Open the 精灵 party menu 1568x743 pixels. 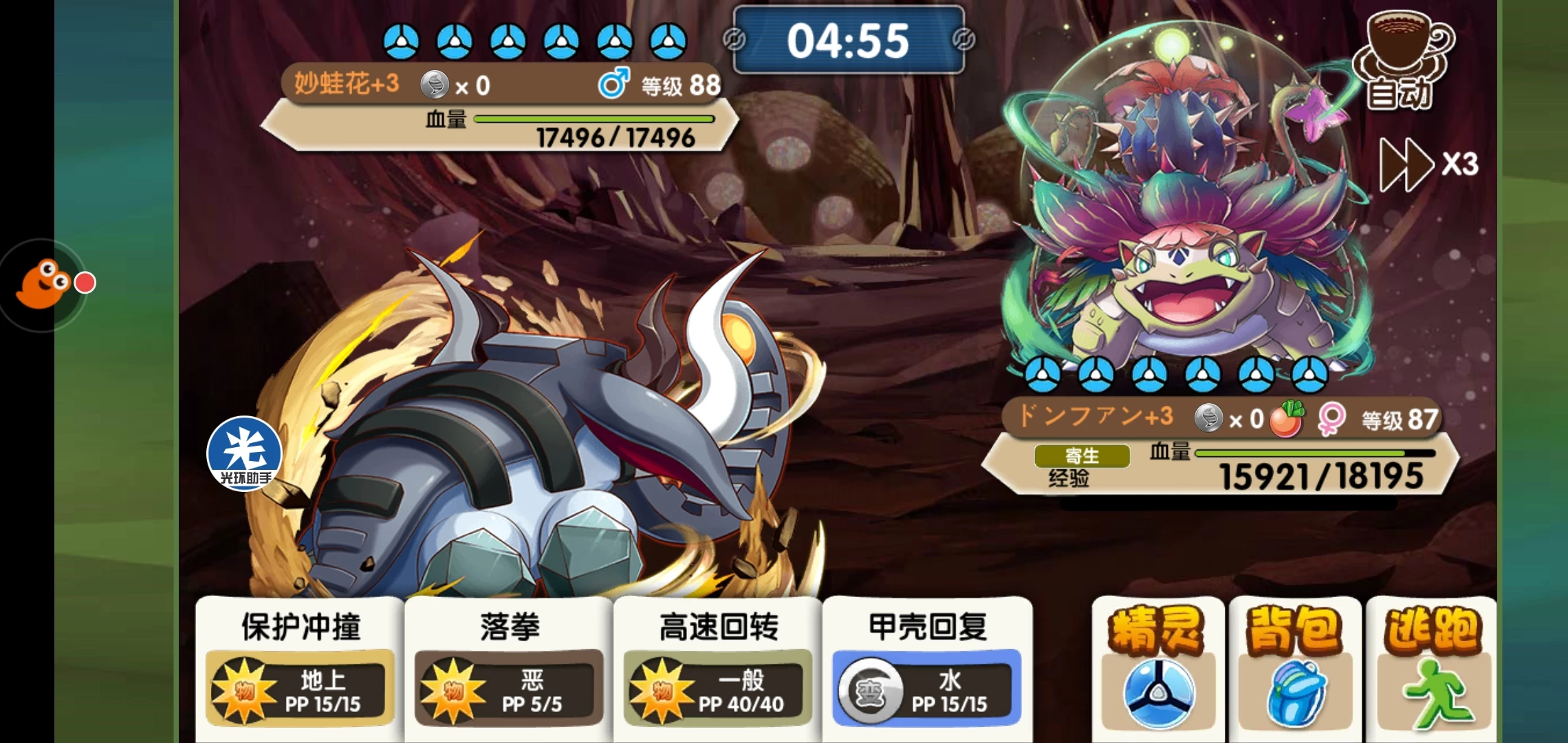(x=1158, y=667)
